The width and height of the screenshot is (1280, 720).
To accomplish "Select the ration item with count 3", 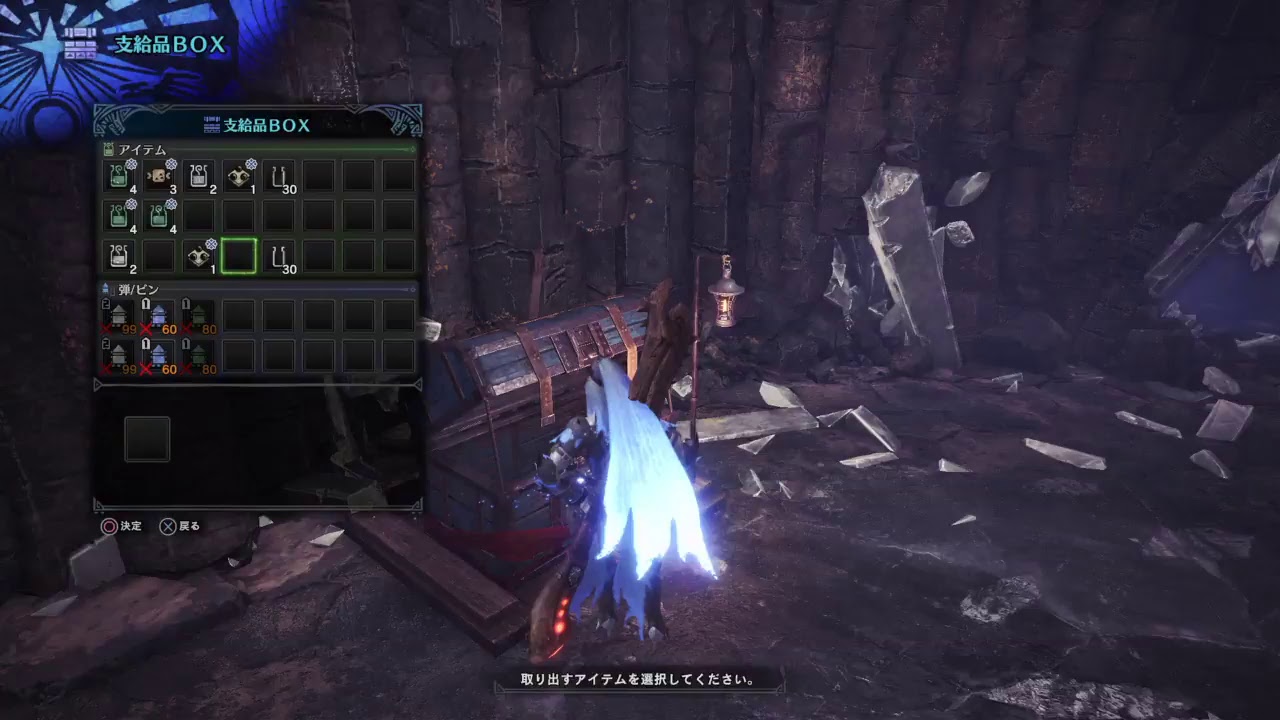I will 159,177.
